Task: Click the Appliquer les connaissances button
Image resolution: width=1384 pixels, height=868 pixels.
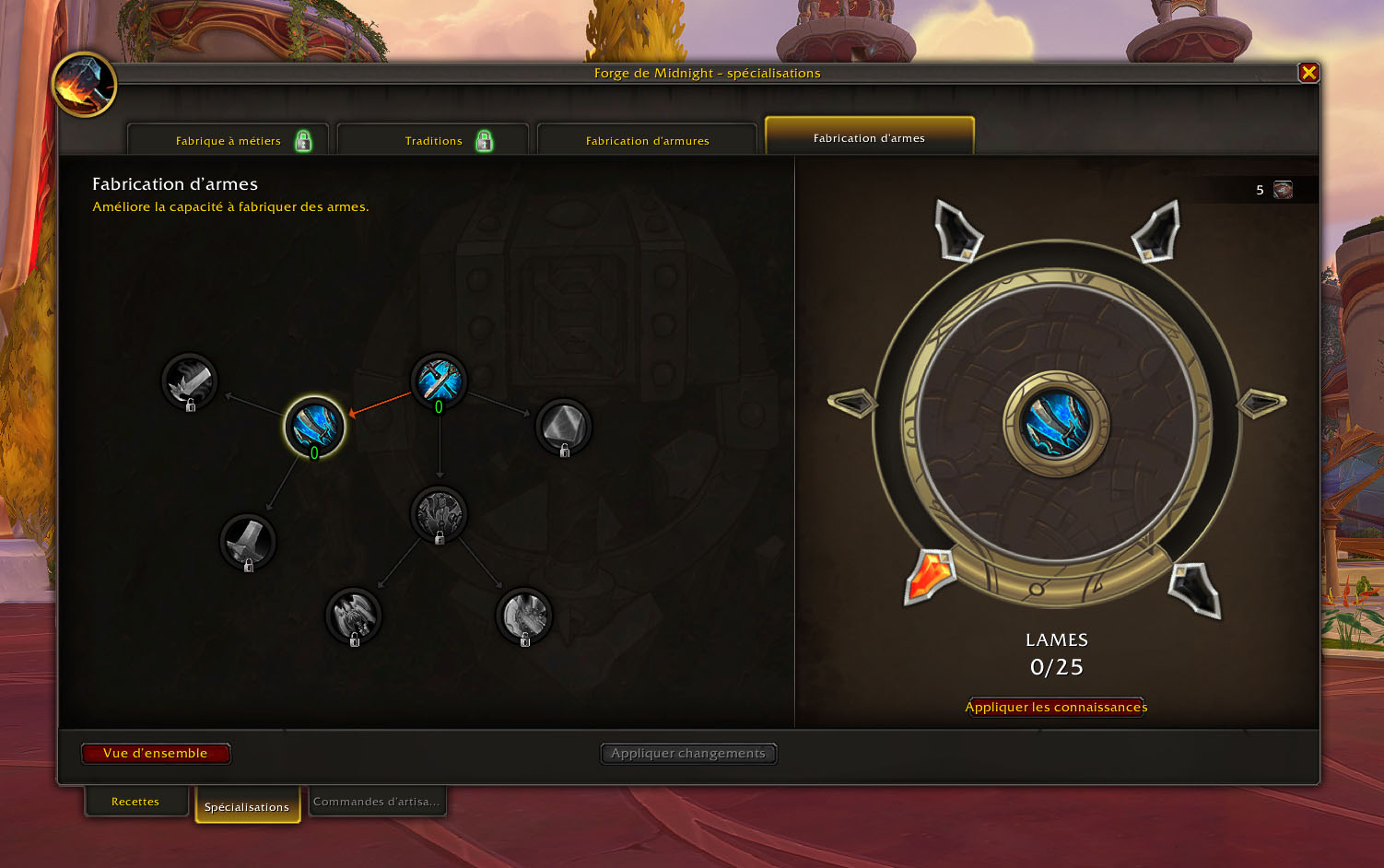Action: click(1056, 707)
